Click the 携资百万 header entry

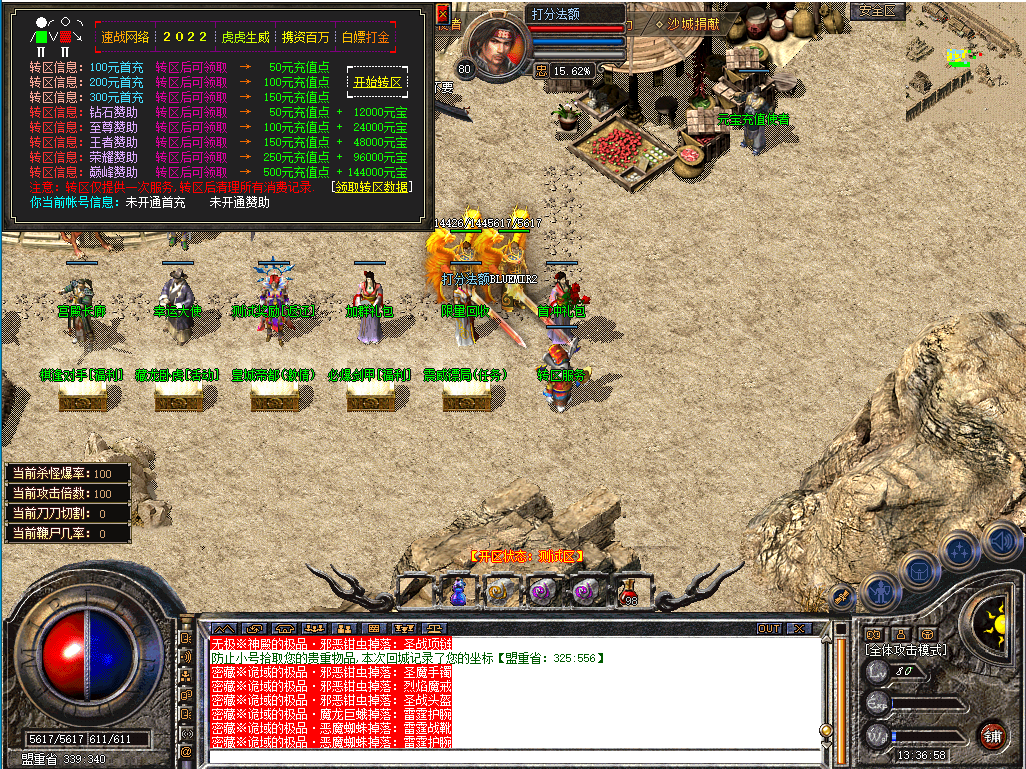coord(305,37)
